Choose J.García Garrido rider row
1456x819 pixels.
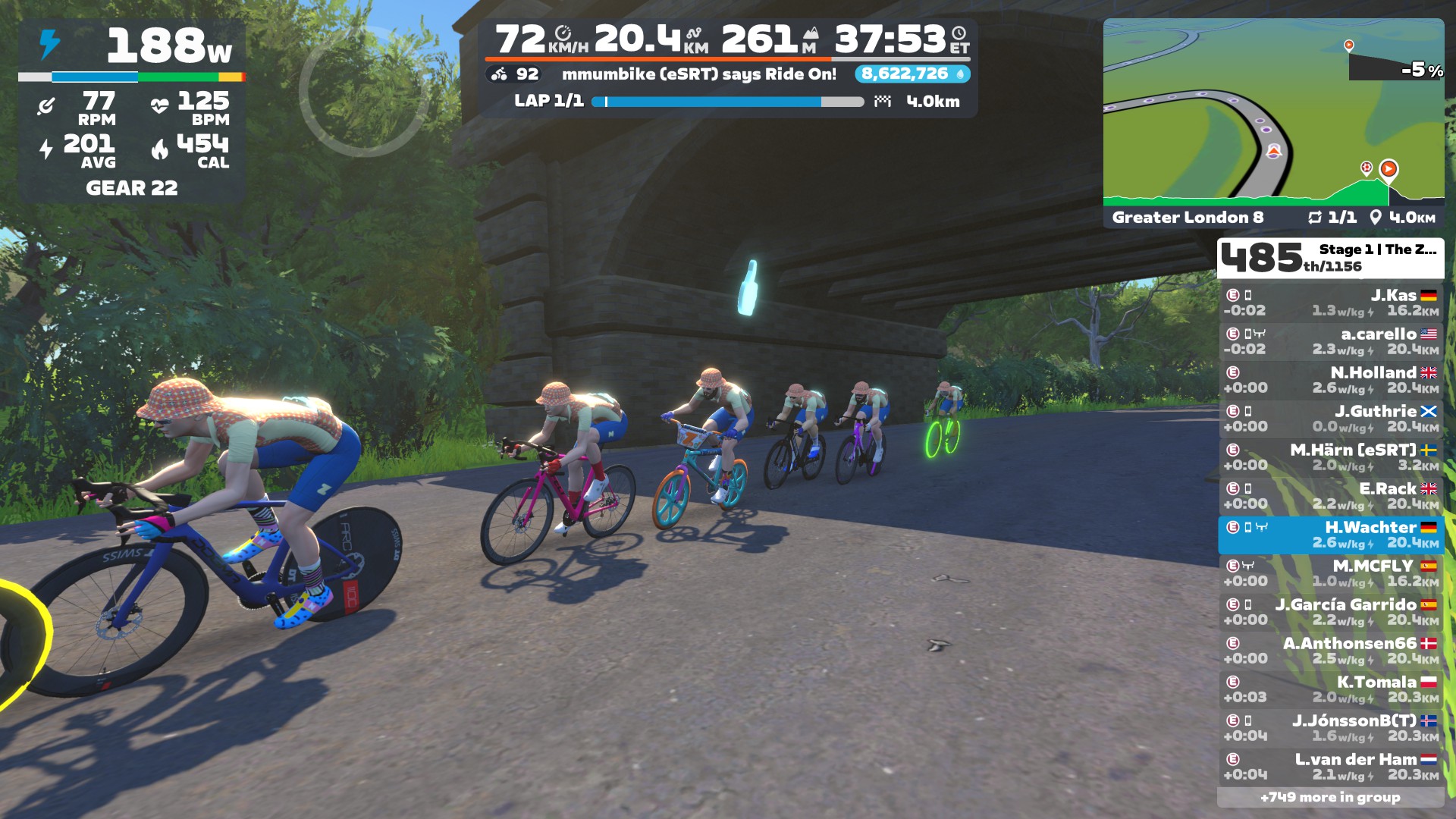pos(1330,612)
